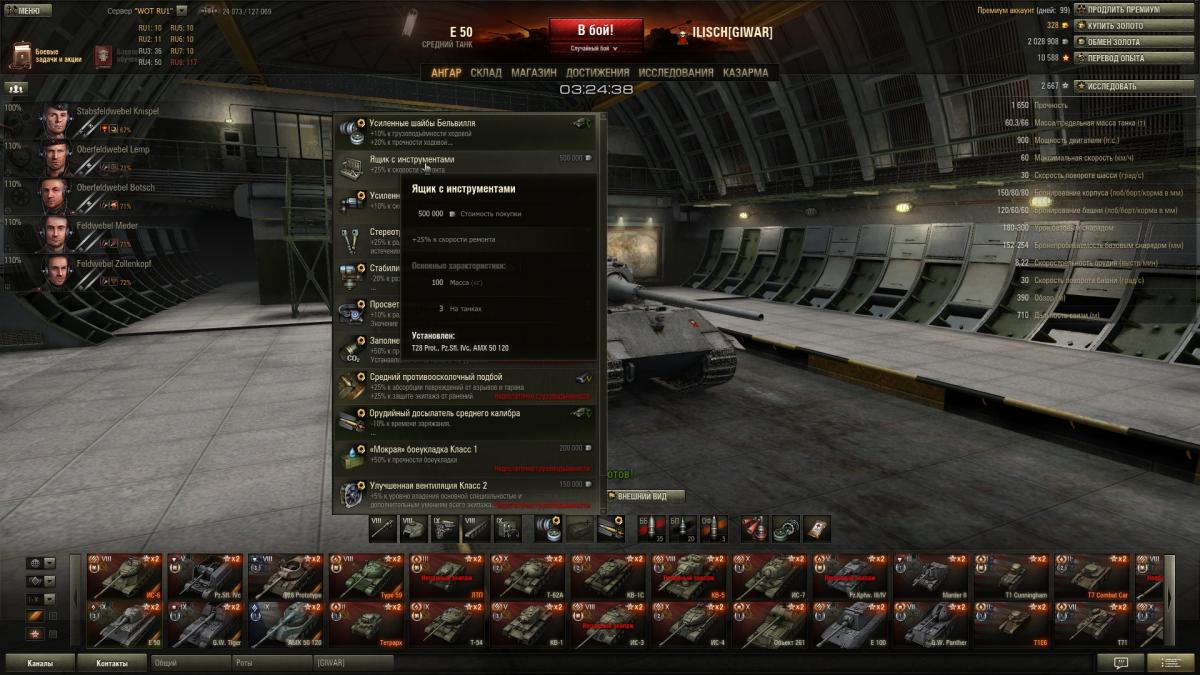The width and height of the screenshot is (1200, 675).
Task: Open the "Казарма" tab
Action: [x=745, y=73]
